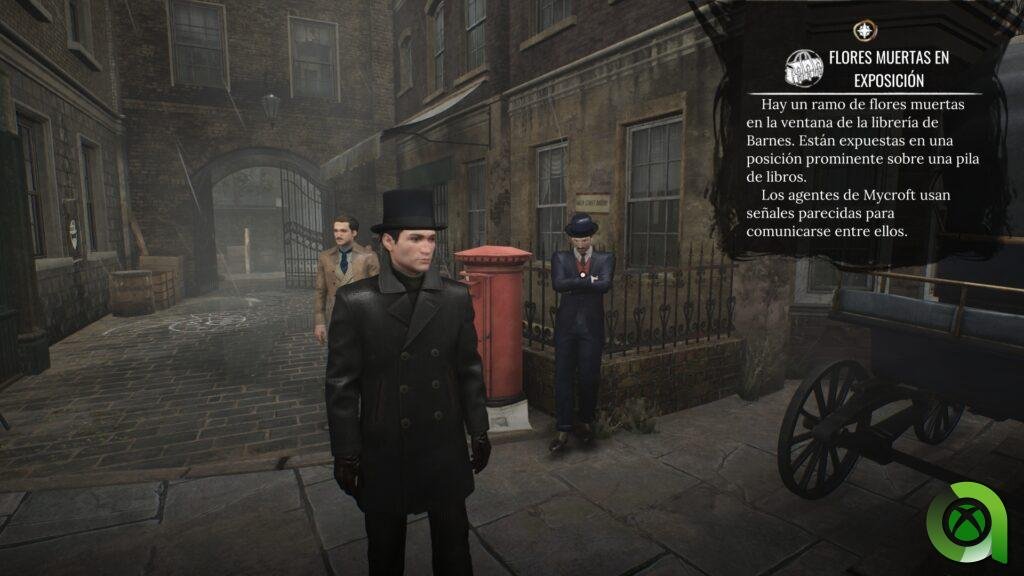Select the 'Flores muertas en exposición' clue title
Image resolution: width=1024 pixels, height=576 pixels.
[888, 67]
